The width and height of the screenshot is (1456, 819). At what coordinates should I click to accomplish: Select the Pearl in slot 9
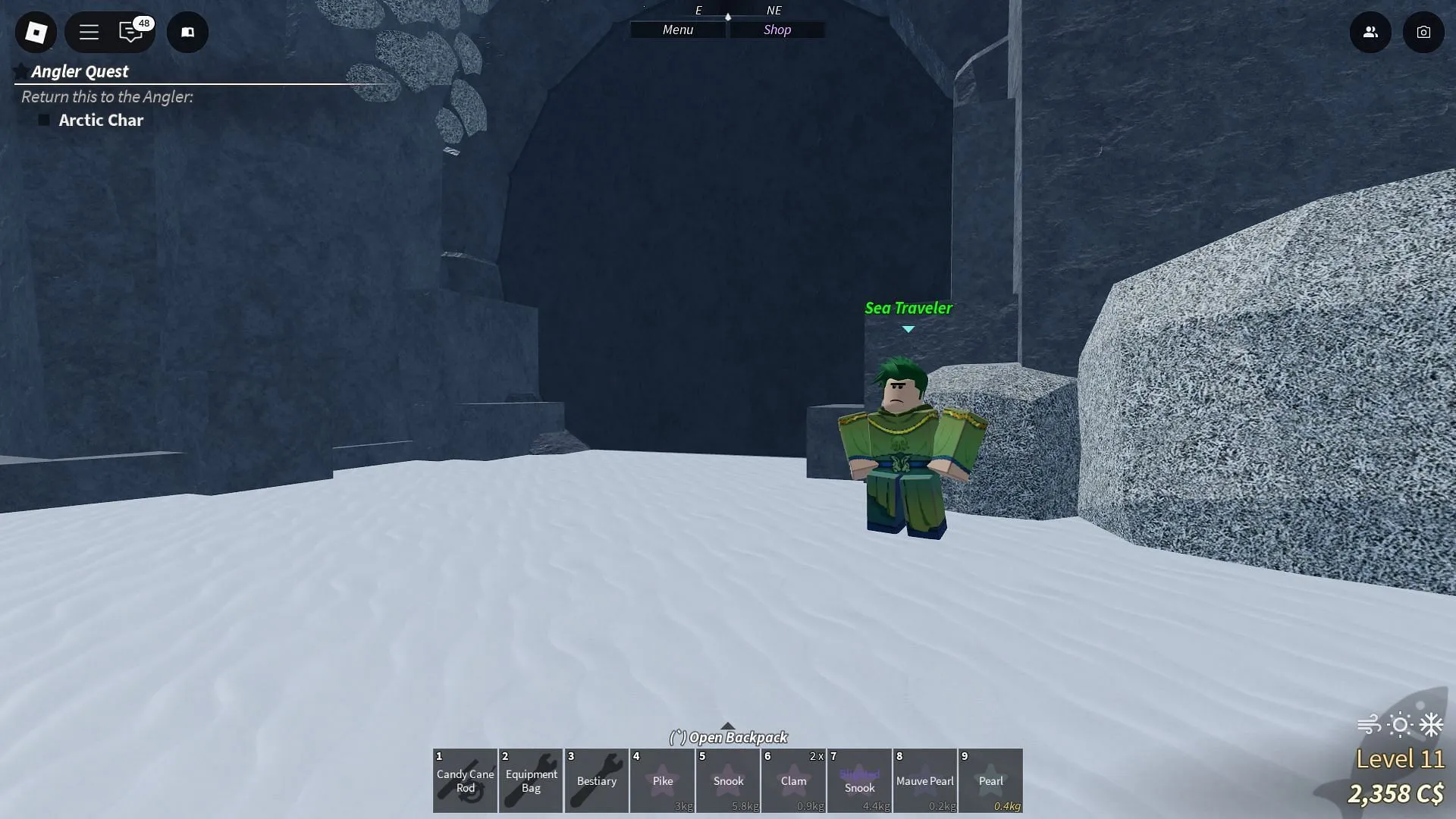tap(990, 780)
